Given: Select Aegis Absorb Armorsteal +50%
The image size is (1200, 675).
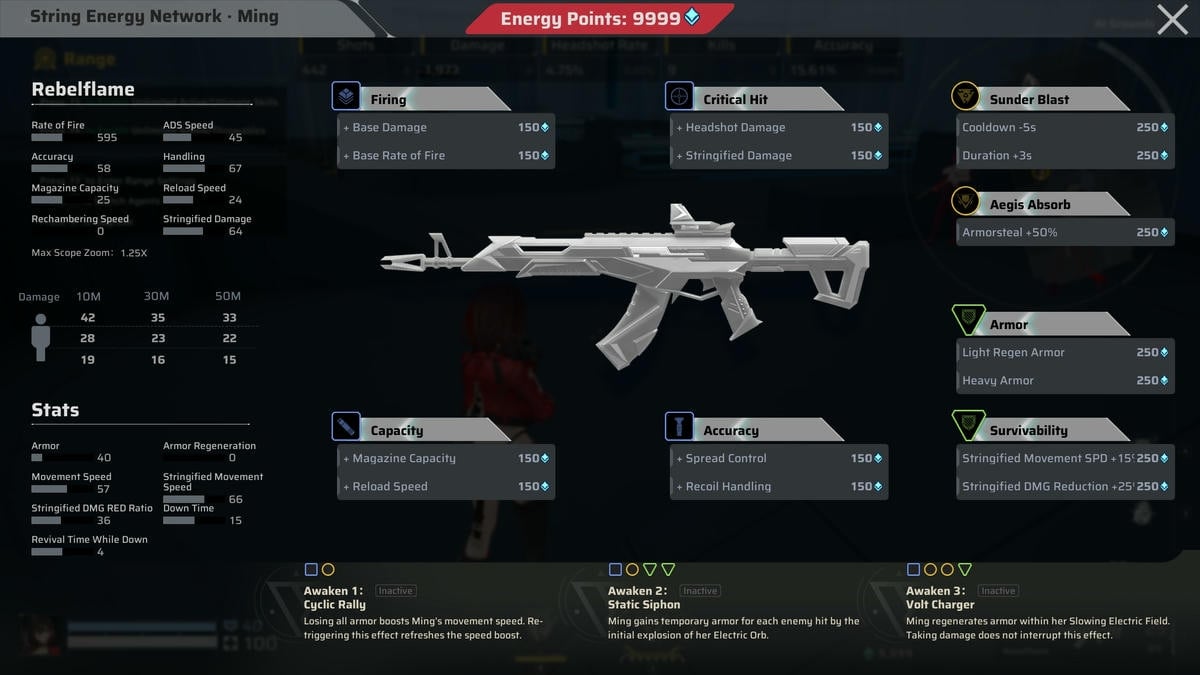Looking at the screenshot, I should 1064,233.
